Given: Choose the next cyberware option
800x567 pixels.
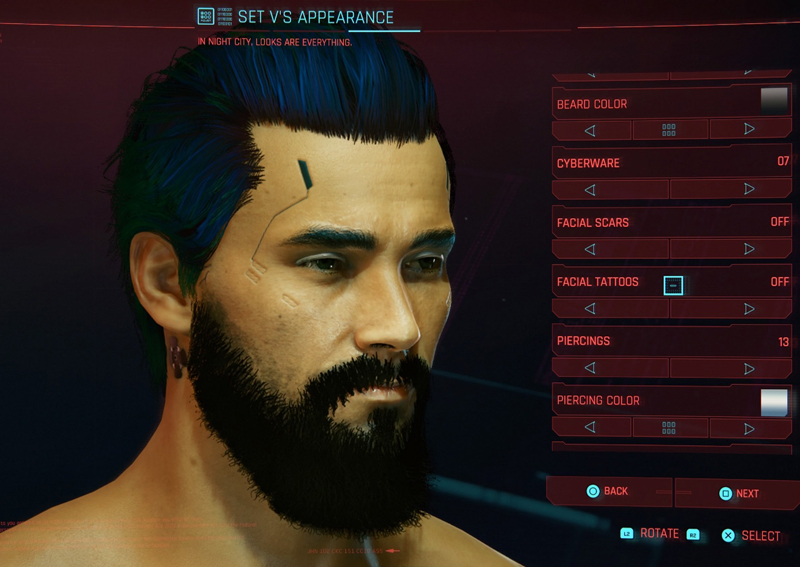Looking at the screenshot, I should (x=749, y=189).
